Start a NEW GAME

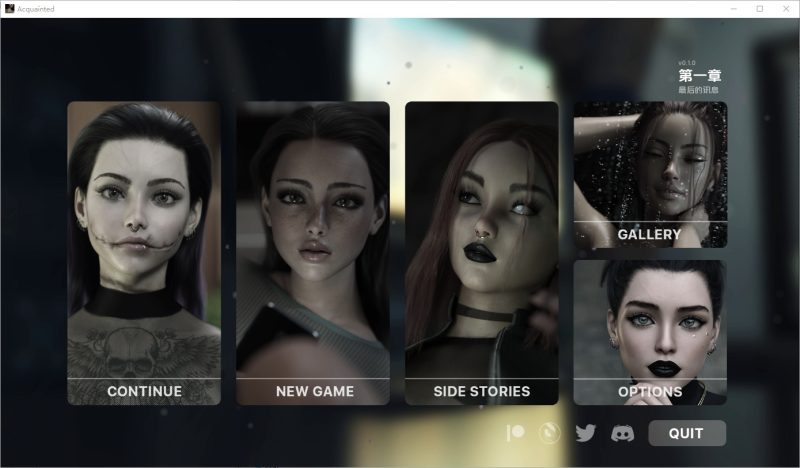pyautogui.click(x=313, y=253)
